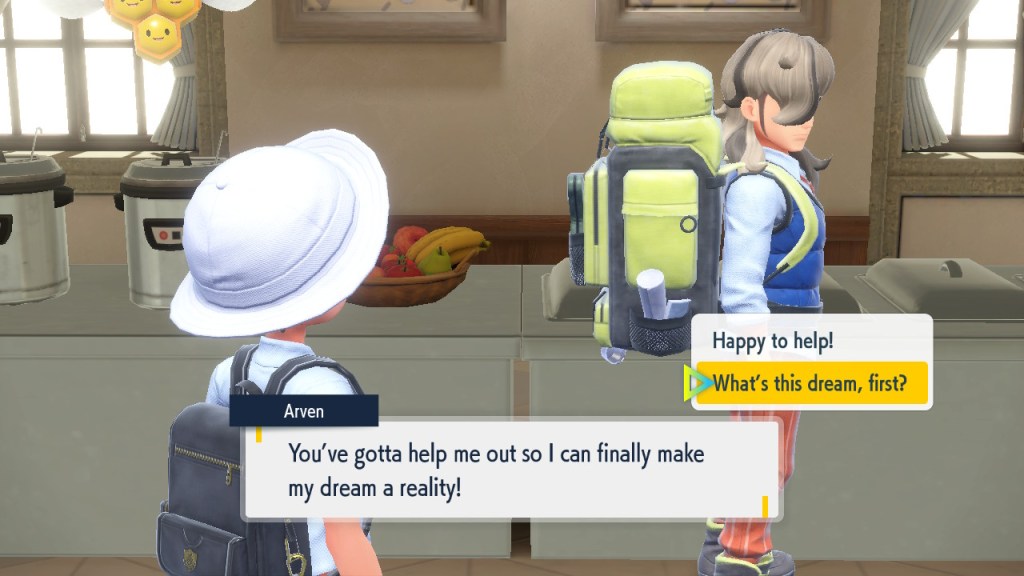Image resolution: width=1024 pixels, height=576 pixels.
Task: Advance Arven's dialogue text box
Action: pyautogui.click(x=511, y=469)
